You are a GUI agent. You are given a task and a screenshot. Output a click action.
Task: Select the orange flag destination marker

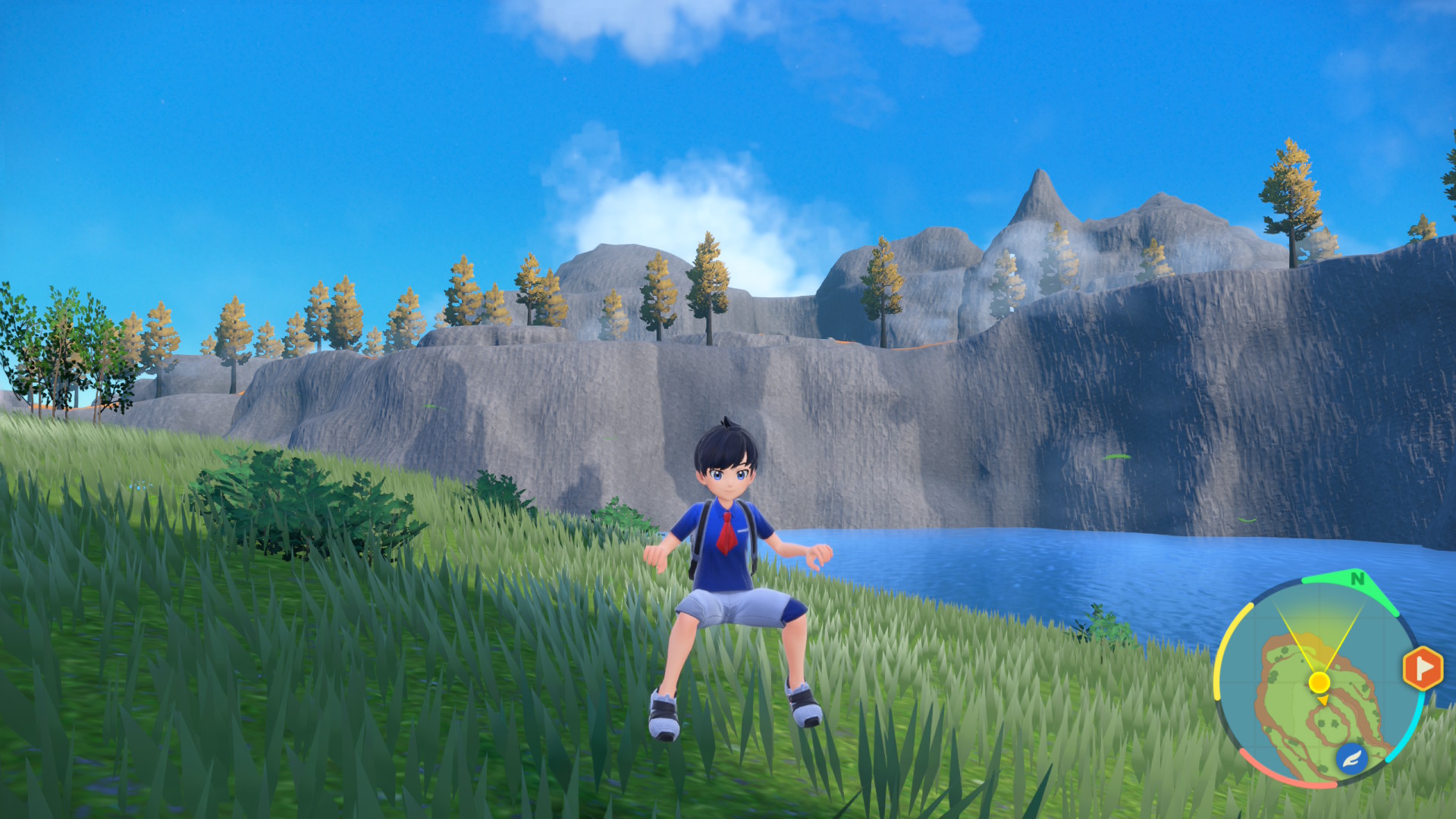1423,668
